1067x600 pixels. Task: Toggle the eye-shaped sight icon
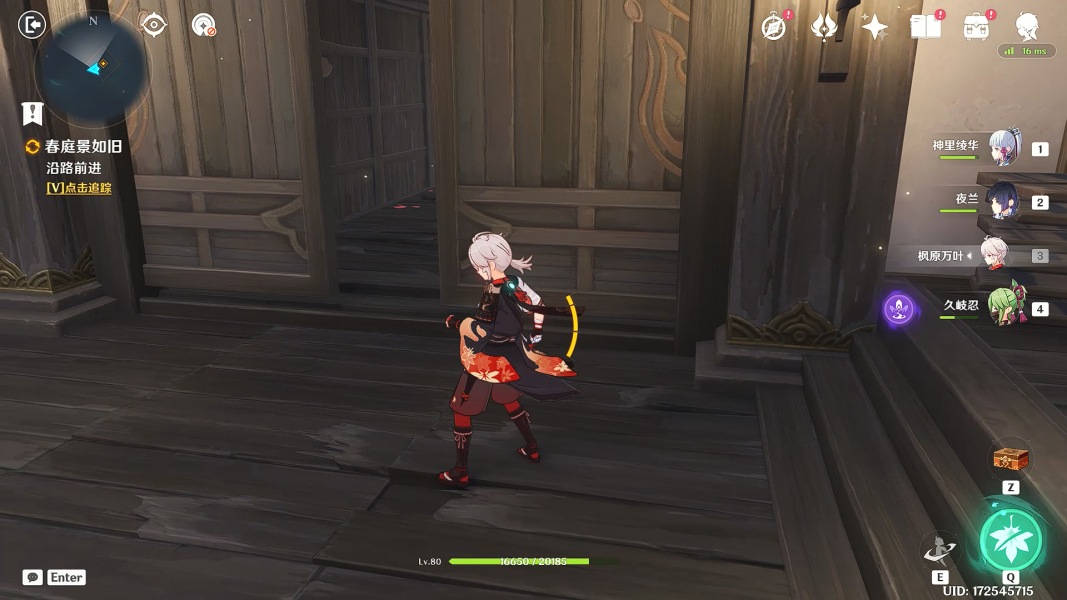pyautogui.click(x=154, y=25)
